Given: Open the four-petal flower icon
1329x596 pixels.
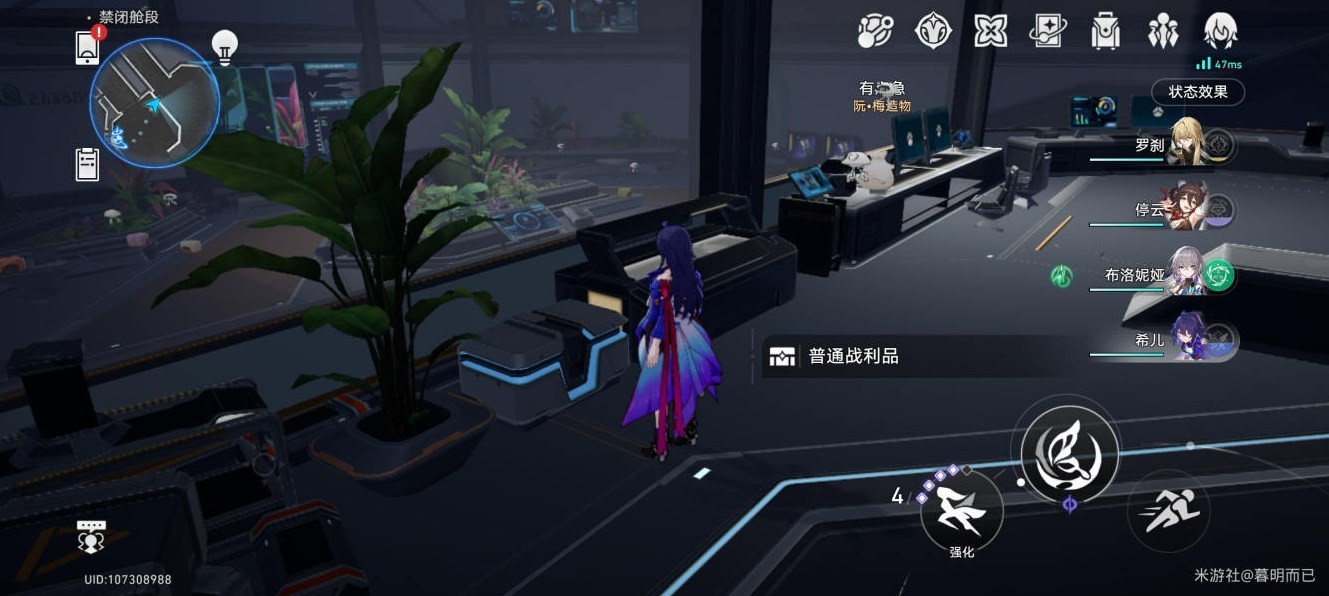Looking at the screenshot, I should click(x=990, y=31).
